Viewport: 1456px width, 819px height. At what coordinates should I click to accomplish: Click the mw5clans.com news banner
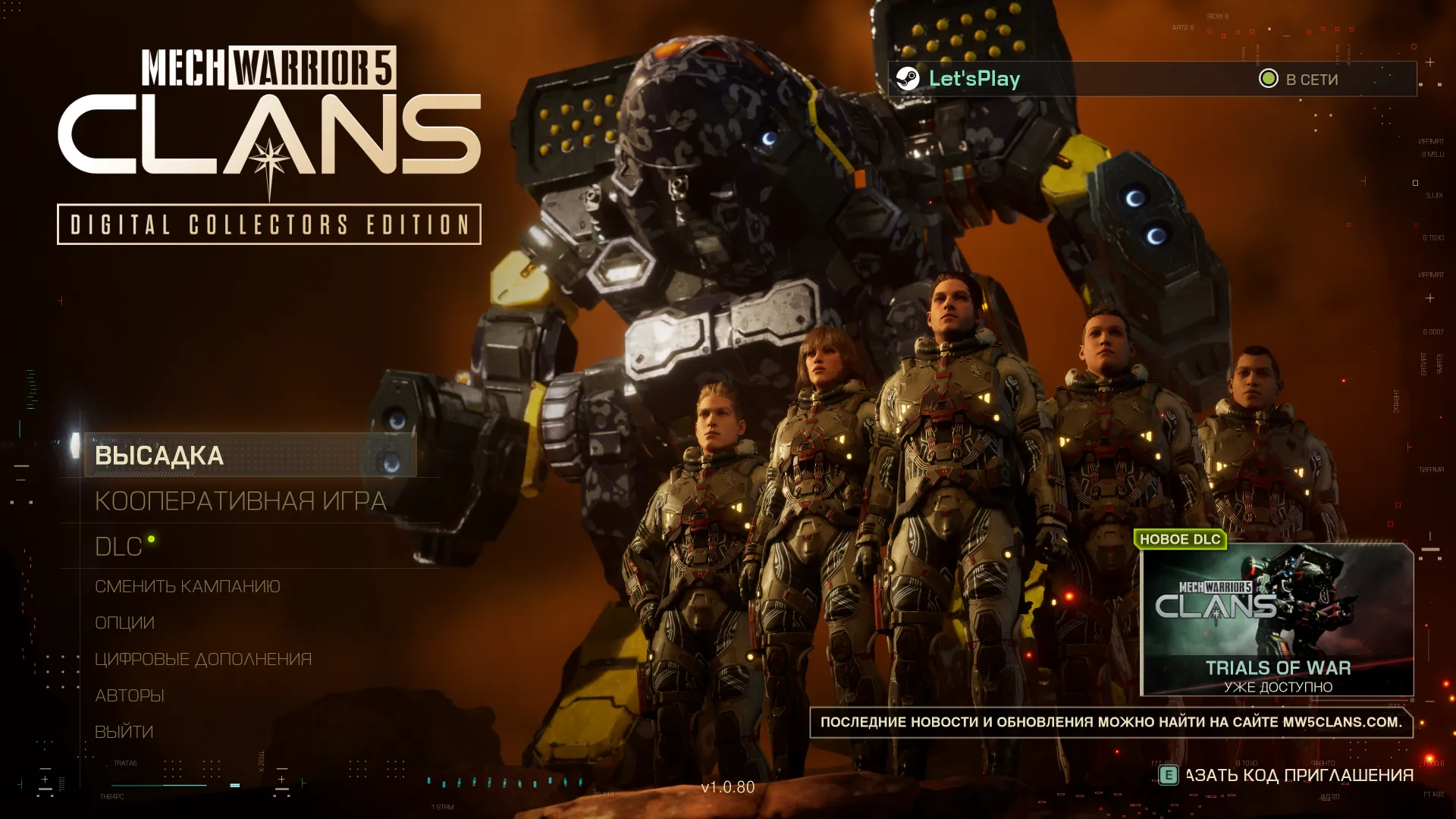pos(1111,722)
